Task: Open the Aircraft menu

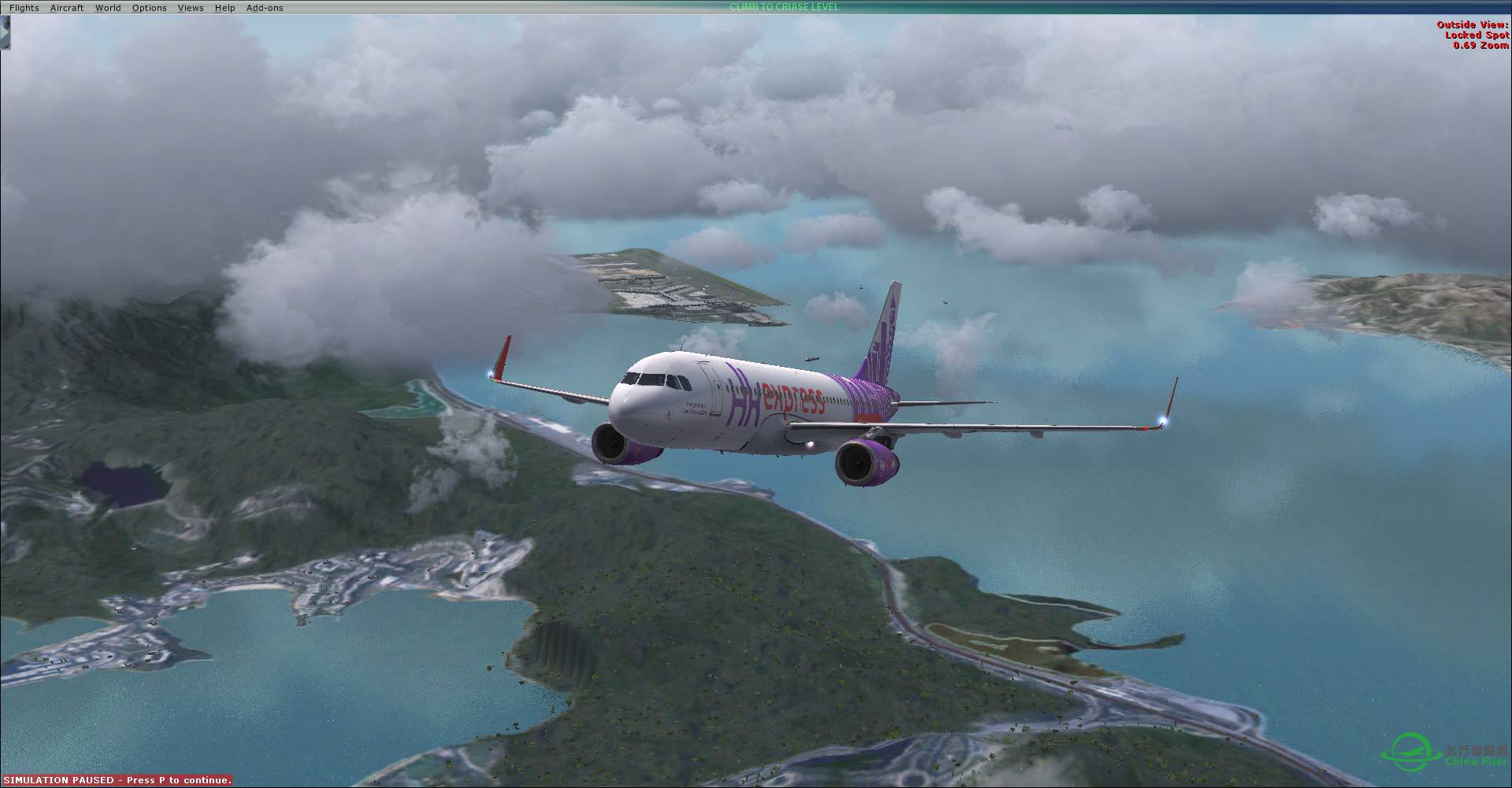Action: (x=66, y=7)
